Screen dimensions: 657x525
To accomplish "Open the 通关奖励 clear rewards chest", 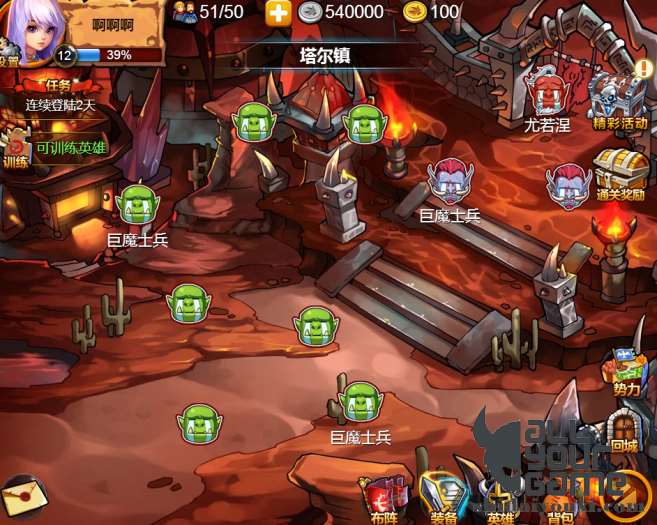I will (620, 174).
